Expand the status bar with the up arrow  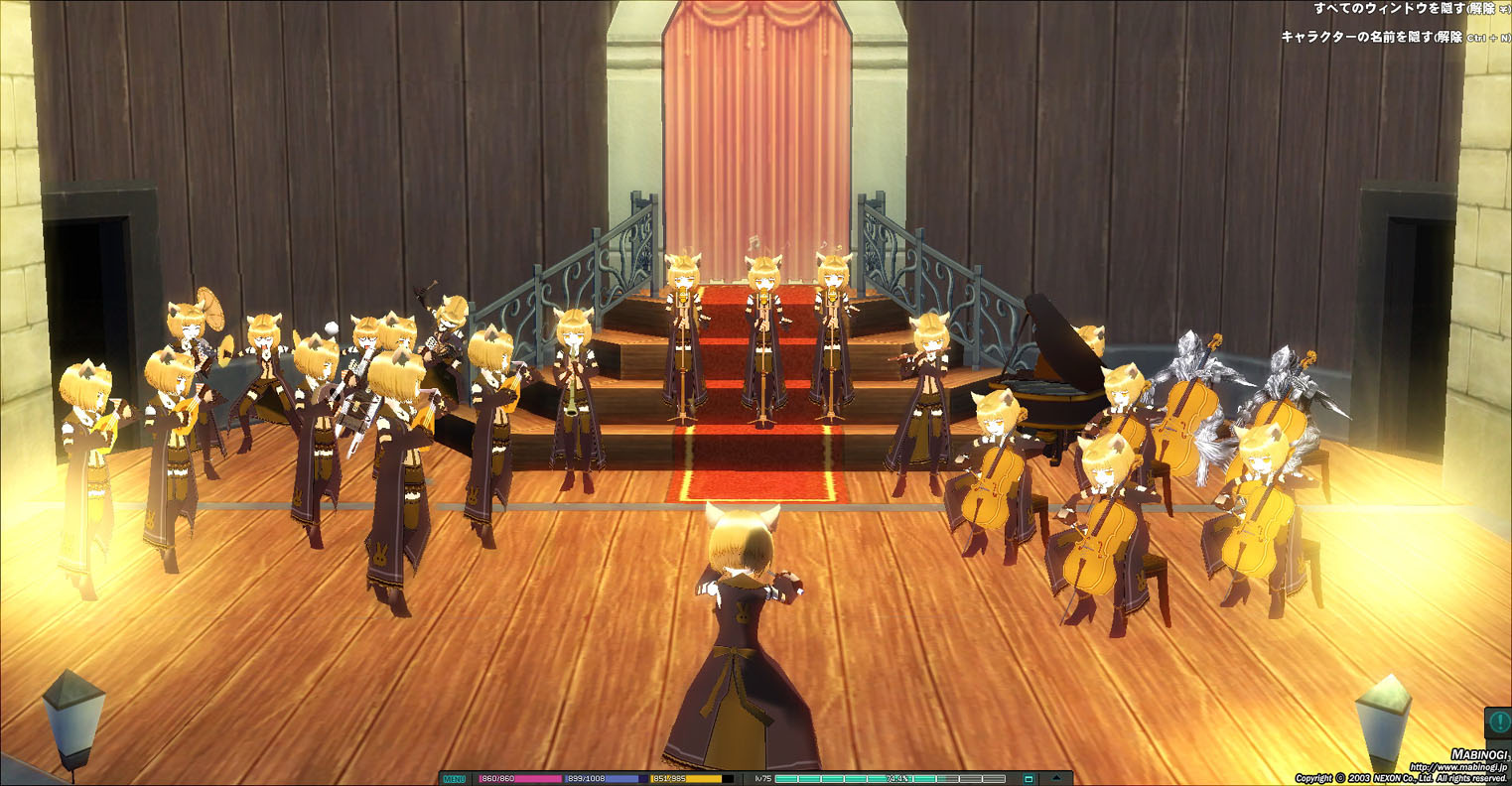coord(1056,779)
